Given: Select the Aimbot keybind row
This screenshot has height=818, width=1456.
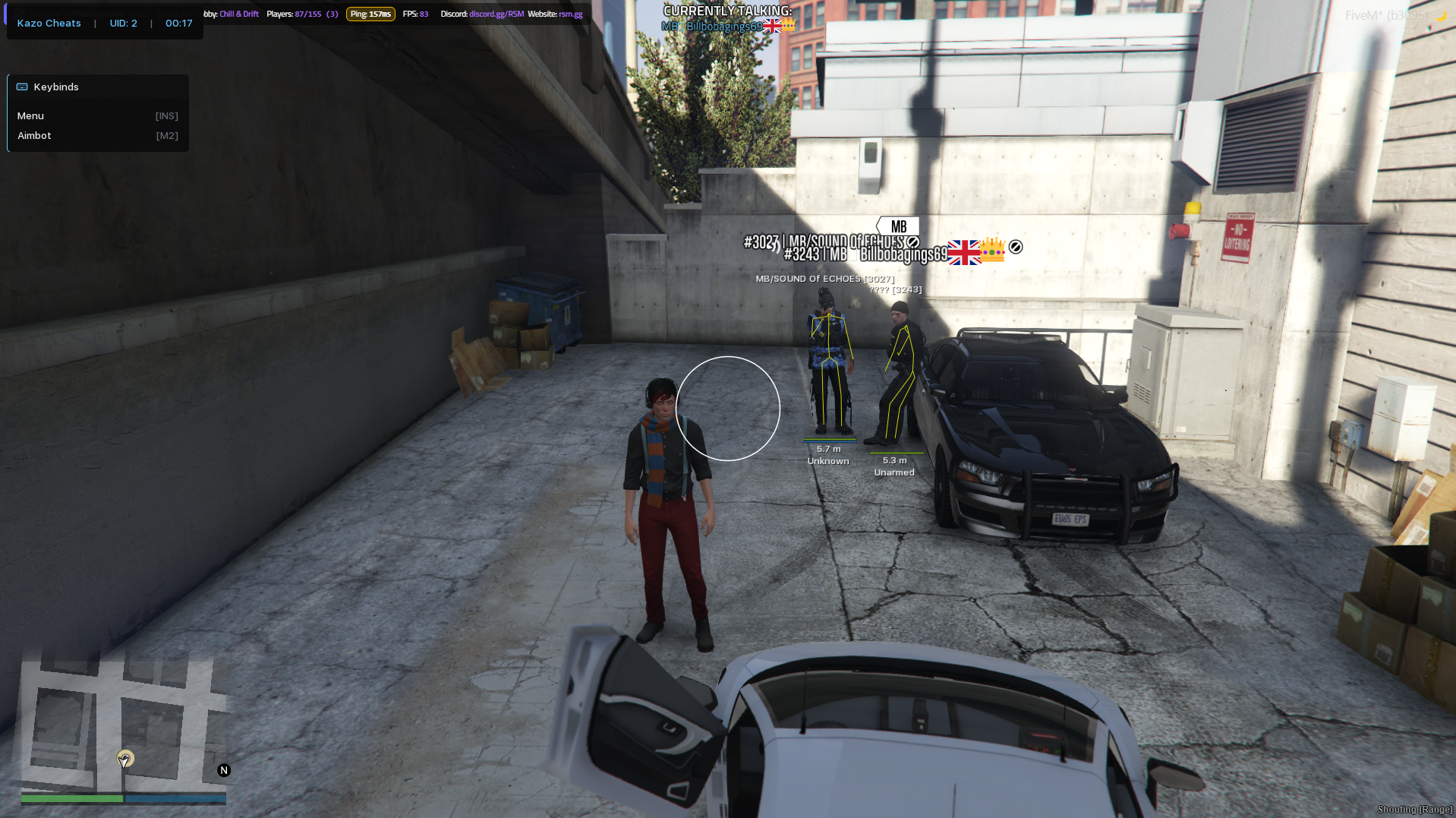Looking at the screenshot, I should 97,136.
